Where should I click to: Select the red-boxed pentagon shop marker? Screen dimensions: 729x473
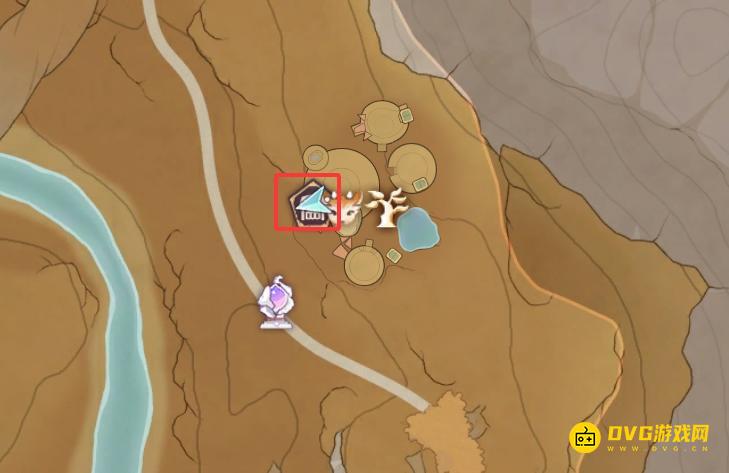click(x=308, y=203)
